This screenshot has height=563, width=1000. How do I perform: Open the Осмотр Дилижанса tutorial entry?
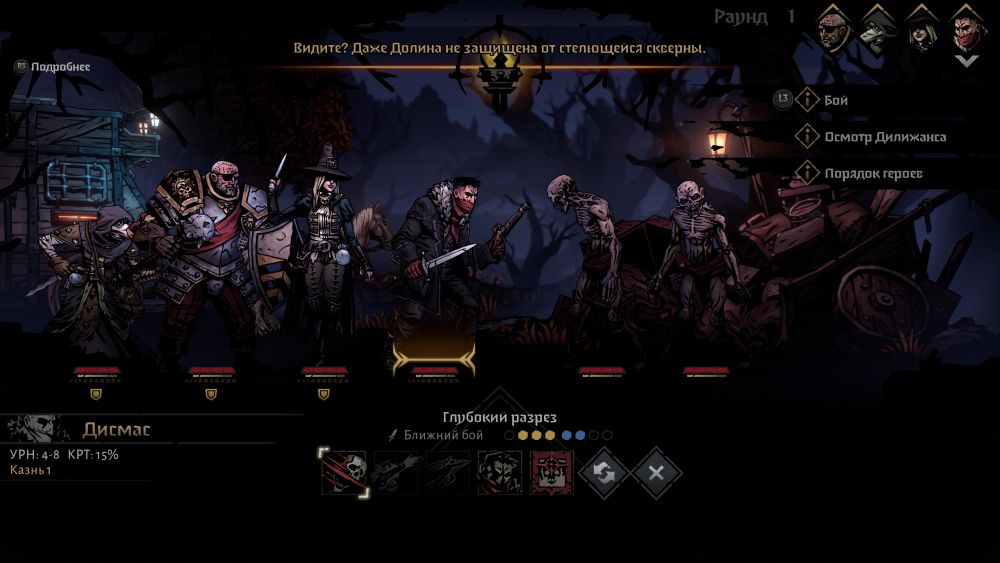click(x=884, y=136)
